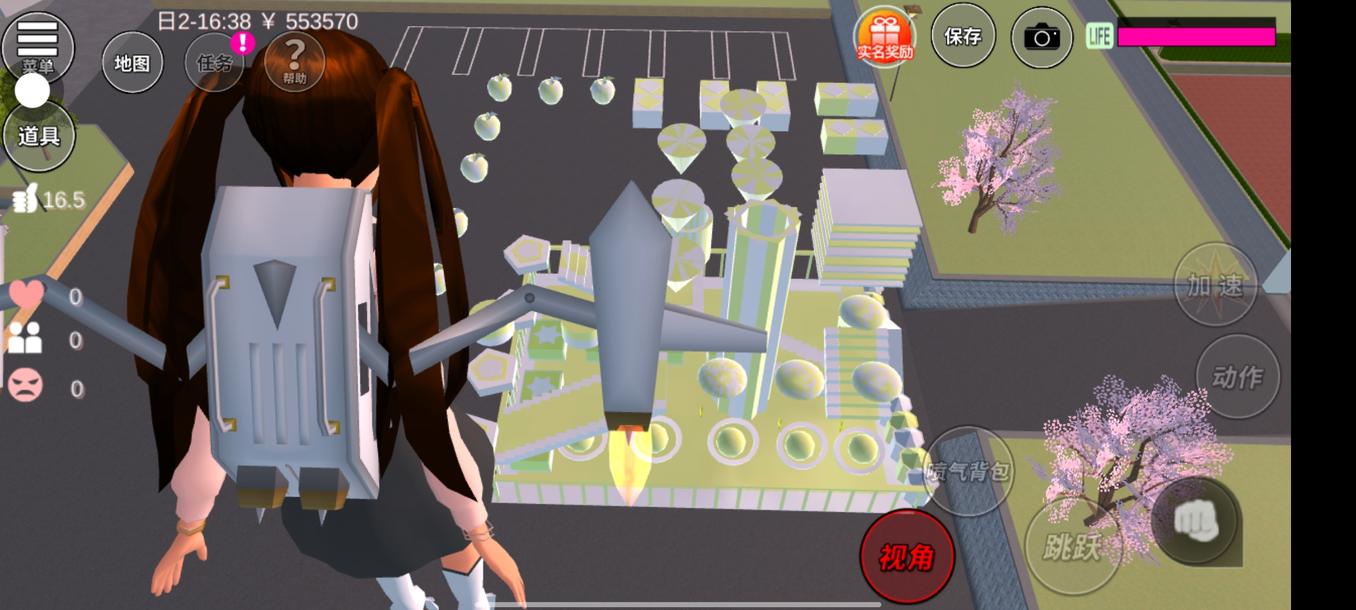Tap the 保存 save button
This screenshot has height=610, width=1356.
[963, 37]
